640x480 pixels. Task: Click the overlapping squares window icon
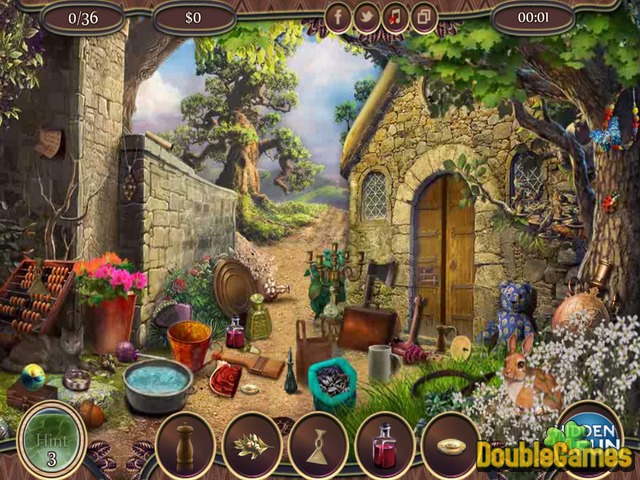pyautogui.click(x=424, y=17)
